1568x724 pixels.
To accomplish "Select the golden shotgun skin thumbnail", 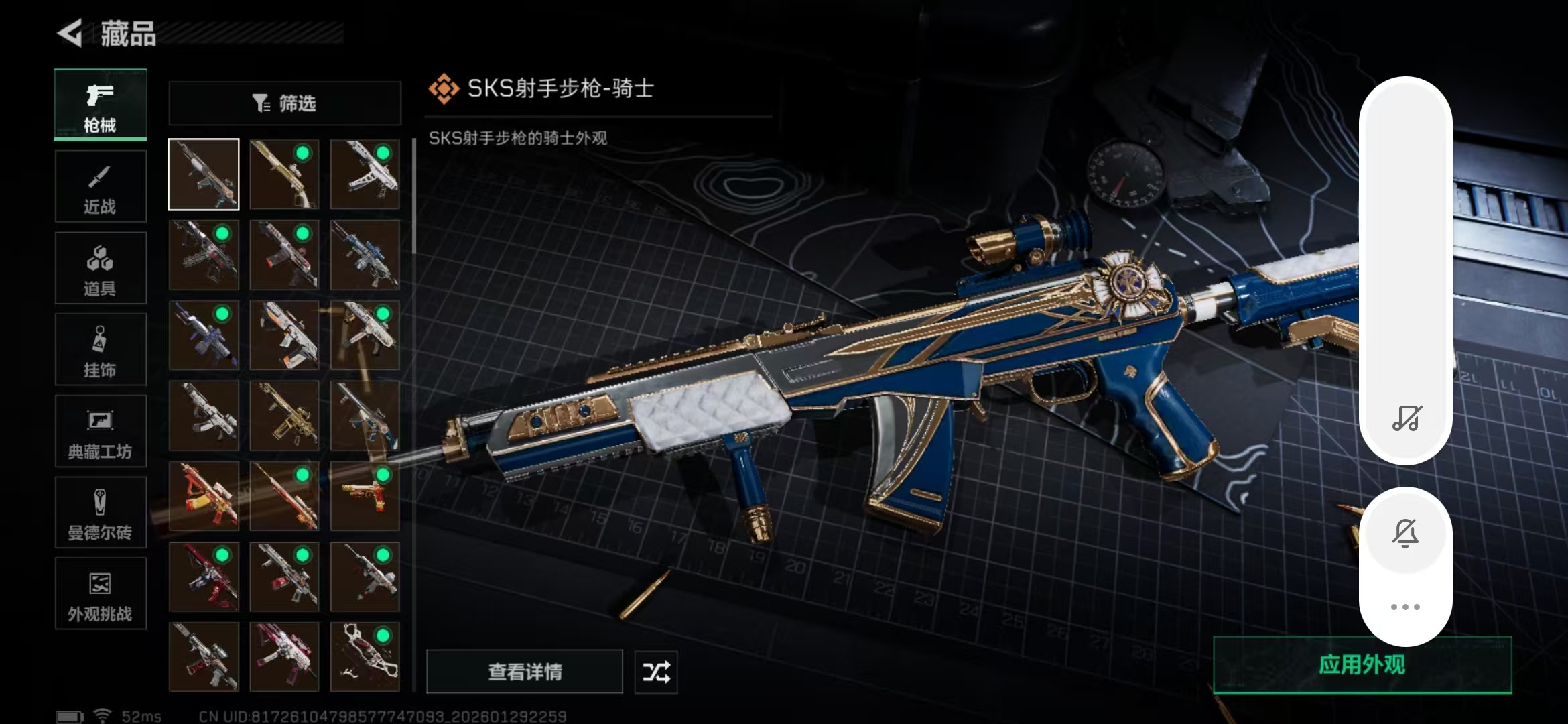I will (284, 175).
